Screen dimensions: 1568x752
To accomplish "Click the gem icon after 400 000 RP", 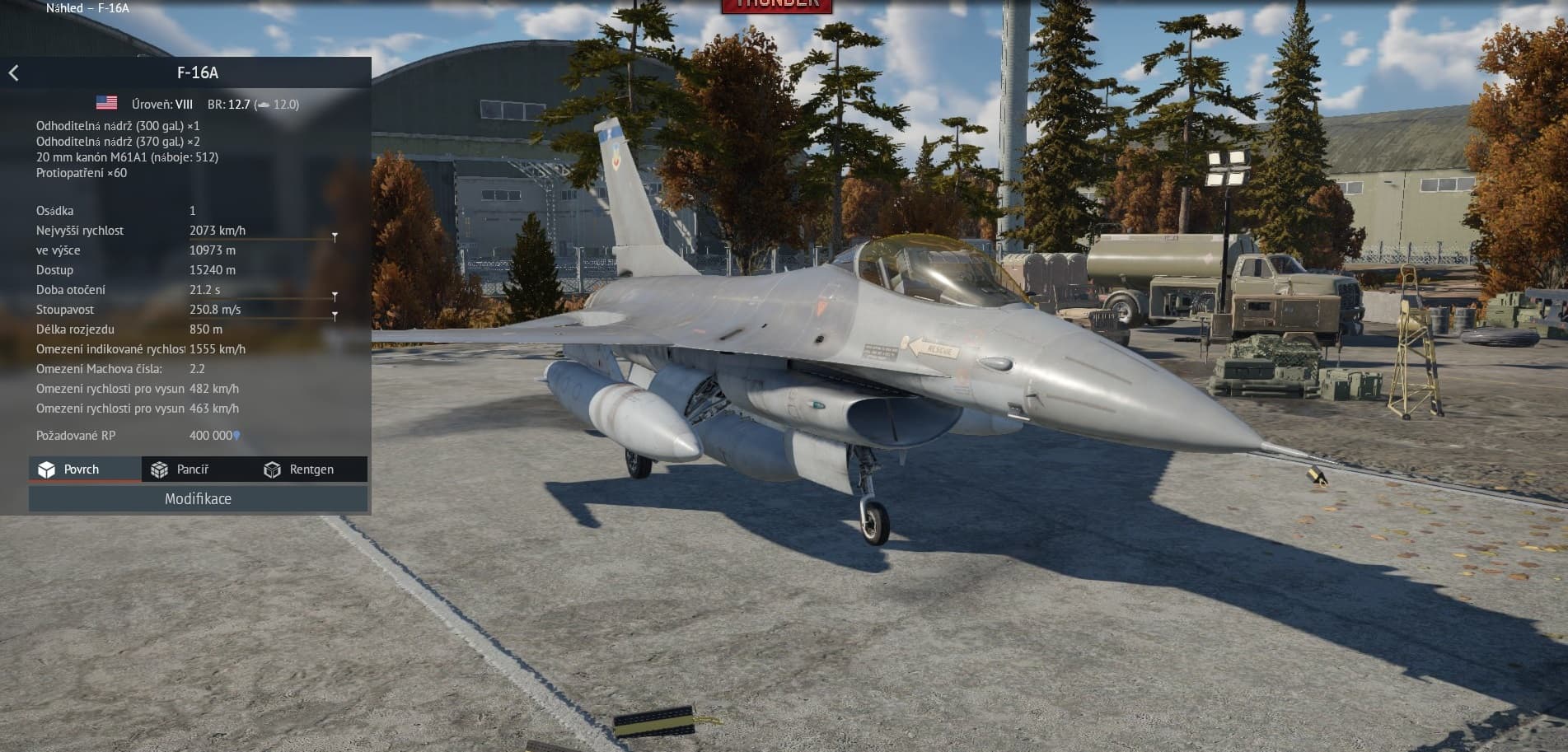I will [235, 436].
